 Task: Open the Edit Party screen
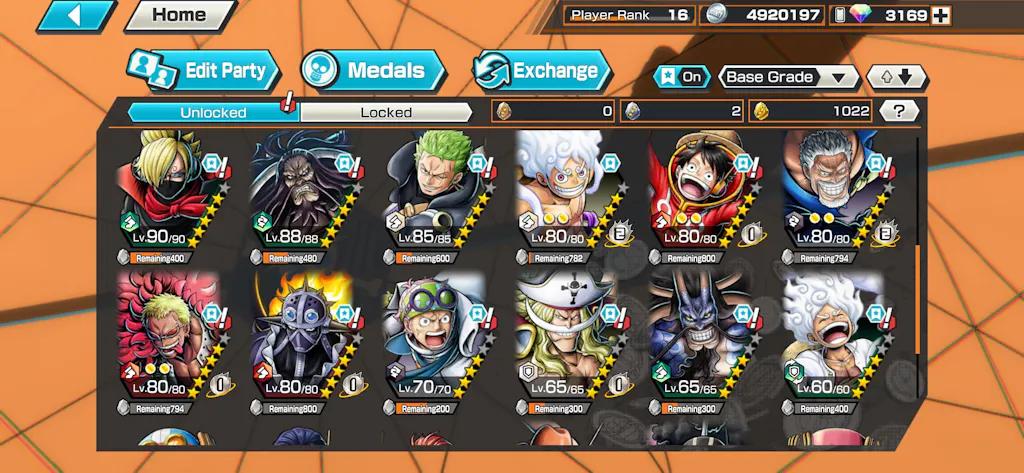(203, 70)
